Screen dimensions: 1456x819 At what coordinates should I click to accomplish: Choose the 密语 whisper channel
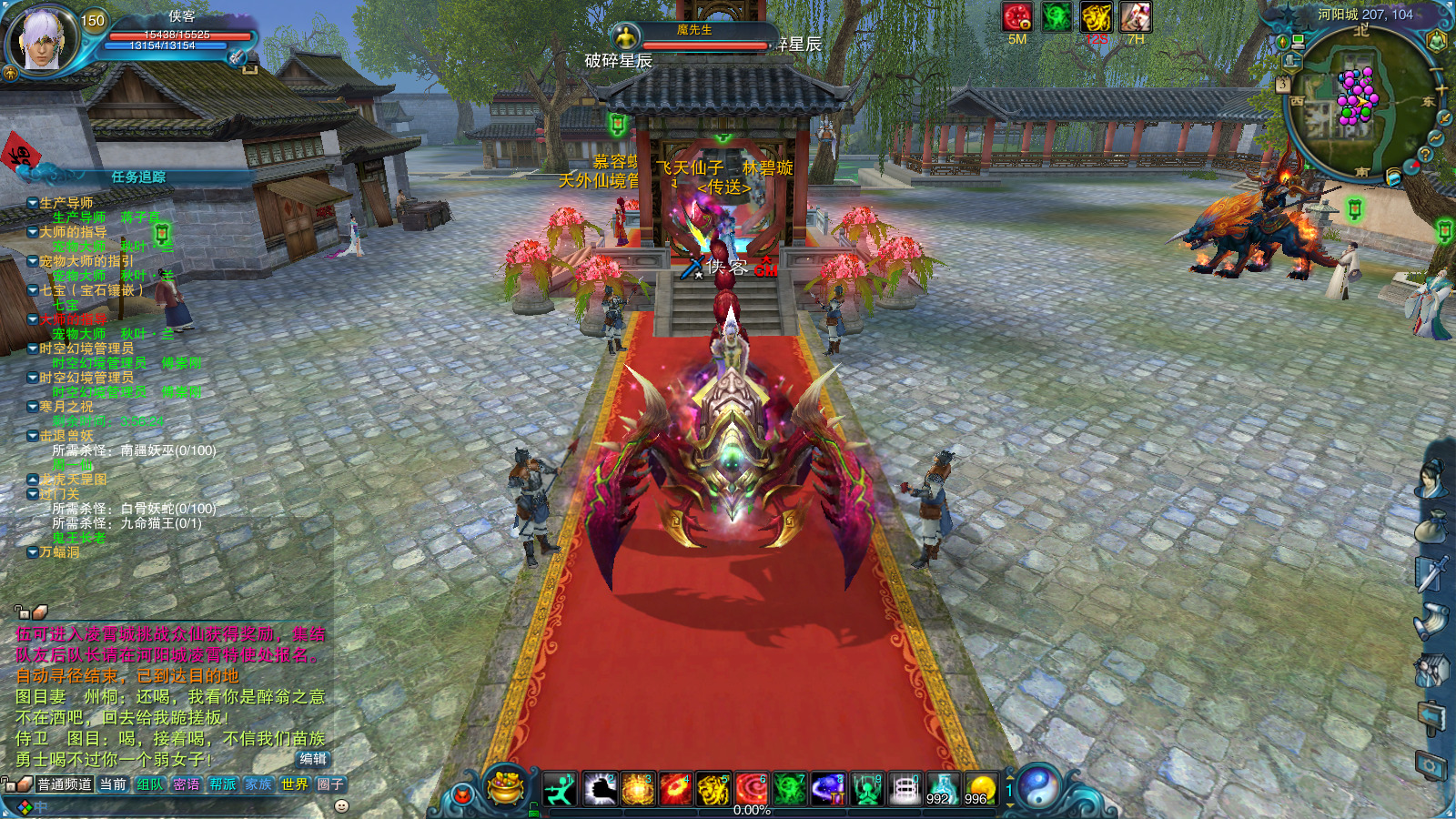point(186,784)
